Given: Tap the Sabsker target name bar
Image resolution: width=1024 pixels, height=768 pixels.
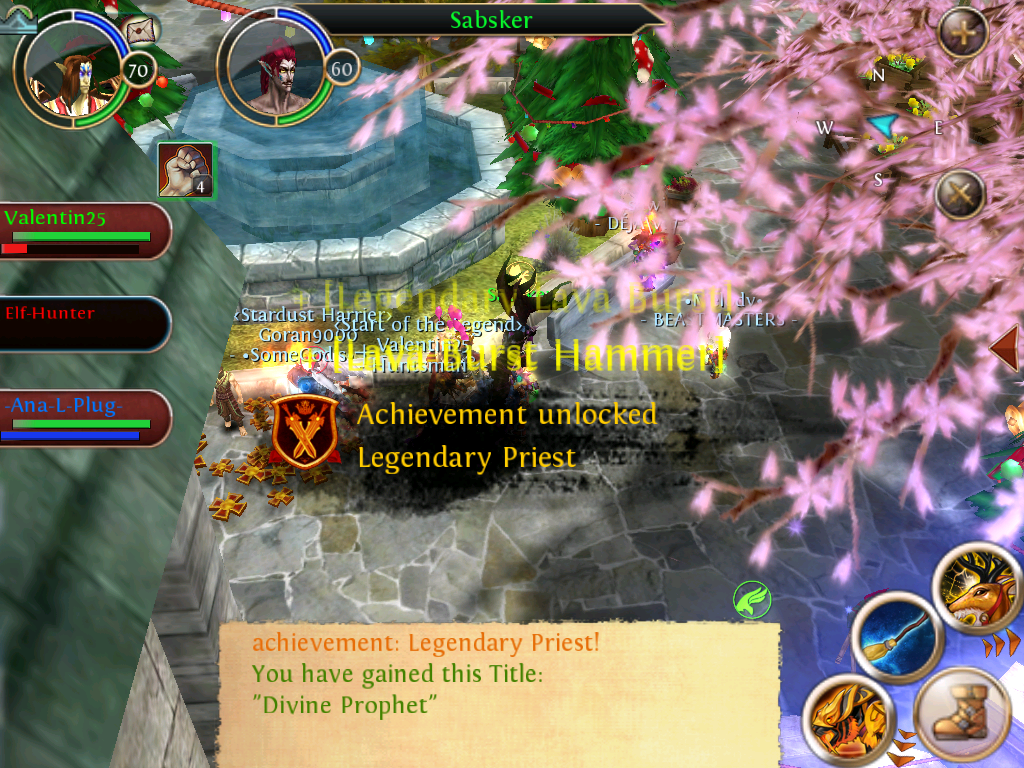Looking at the screenshot, I should 490,19.
